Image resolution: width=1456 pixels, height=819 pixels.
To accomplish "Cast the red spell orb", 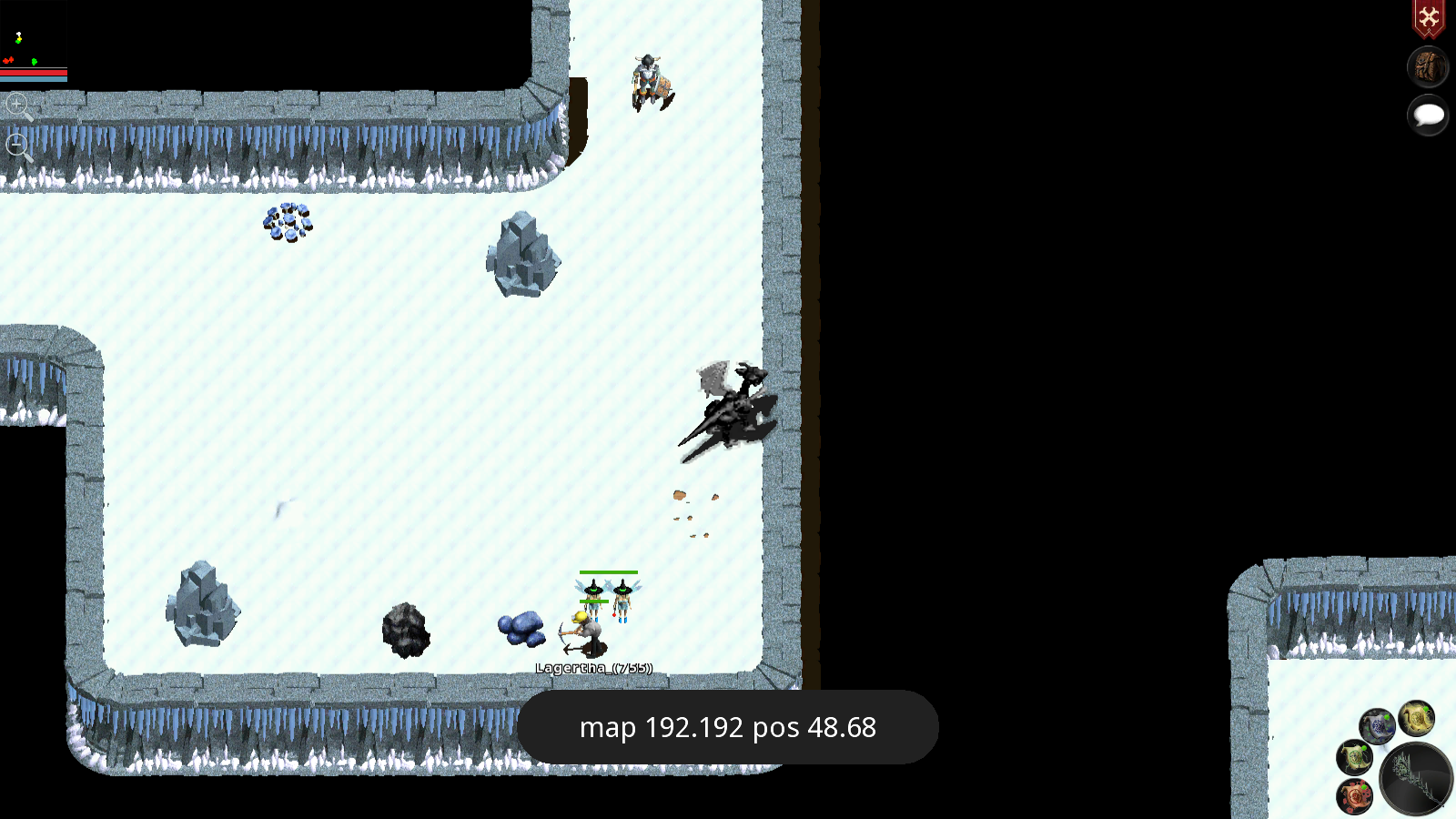I will coord(1355,795).
